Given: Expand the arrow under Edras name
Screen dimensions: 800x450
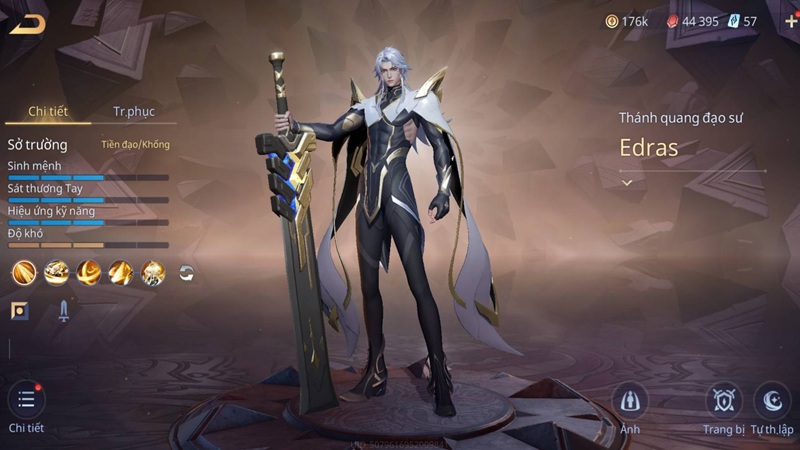Looking at the screenshot, I should 627,183.
